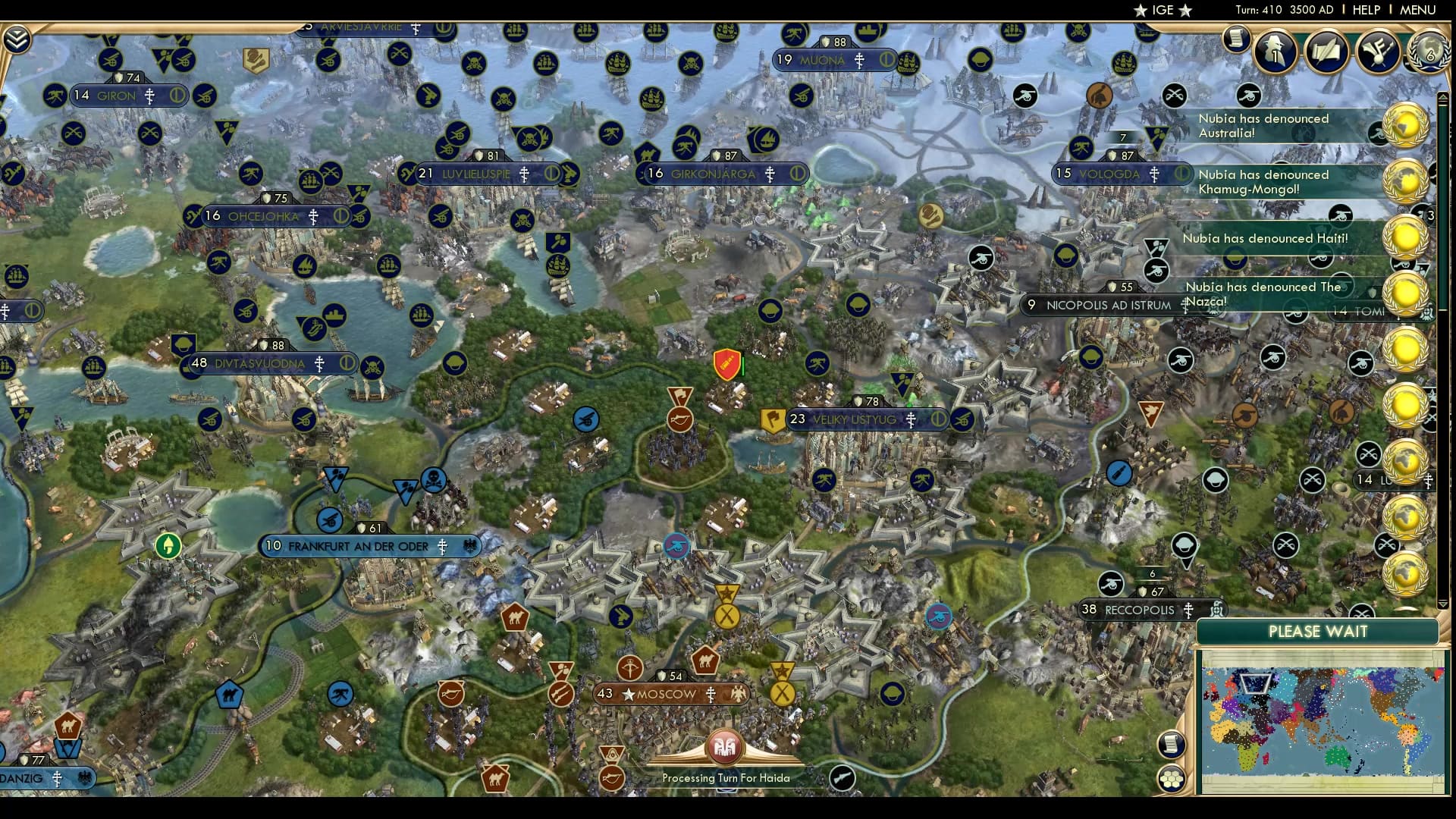Select the green recommendation arrow on the map
Image resolution: width=1456 pixels, height=819 pixels.
coord(168,544)
